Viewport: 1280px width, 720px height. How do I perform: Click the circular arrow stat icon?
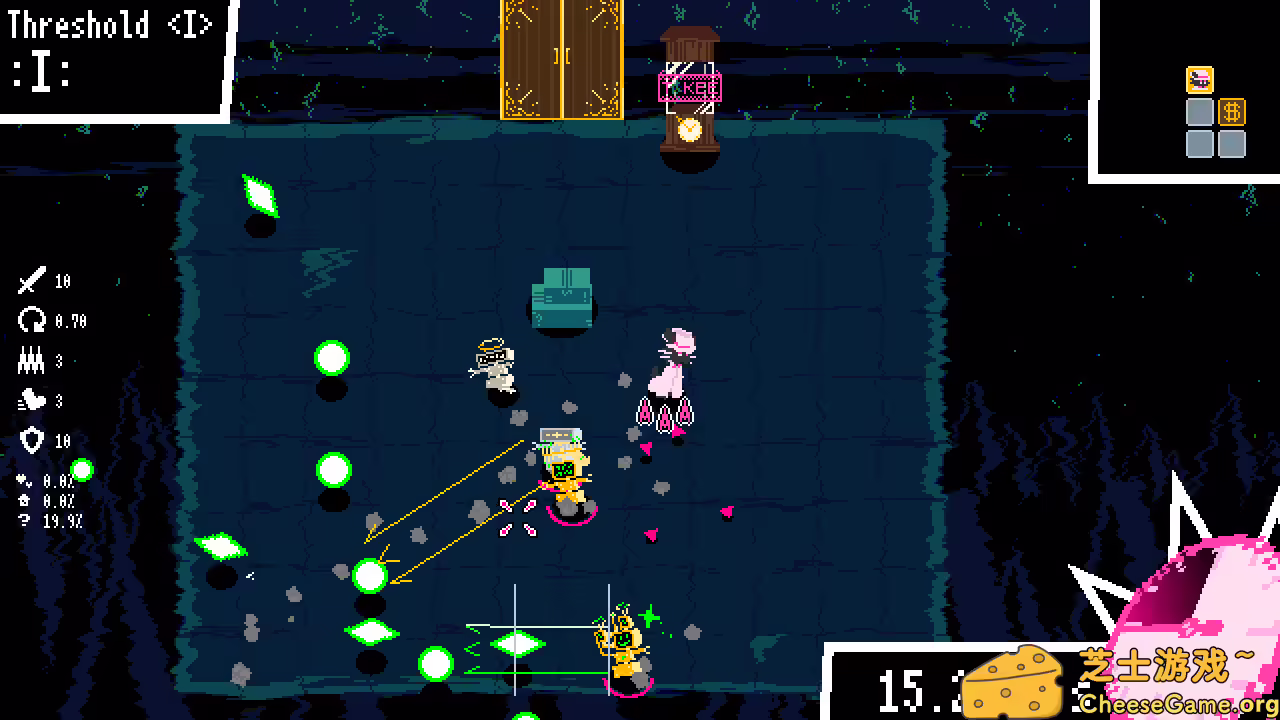[32, 321]
